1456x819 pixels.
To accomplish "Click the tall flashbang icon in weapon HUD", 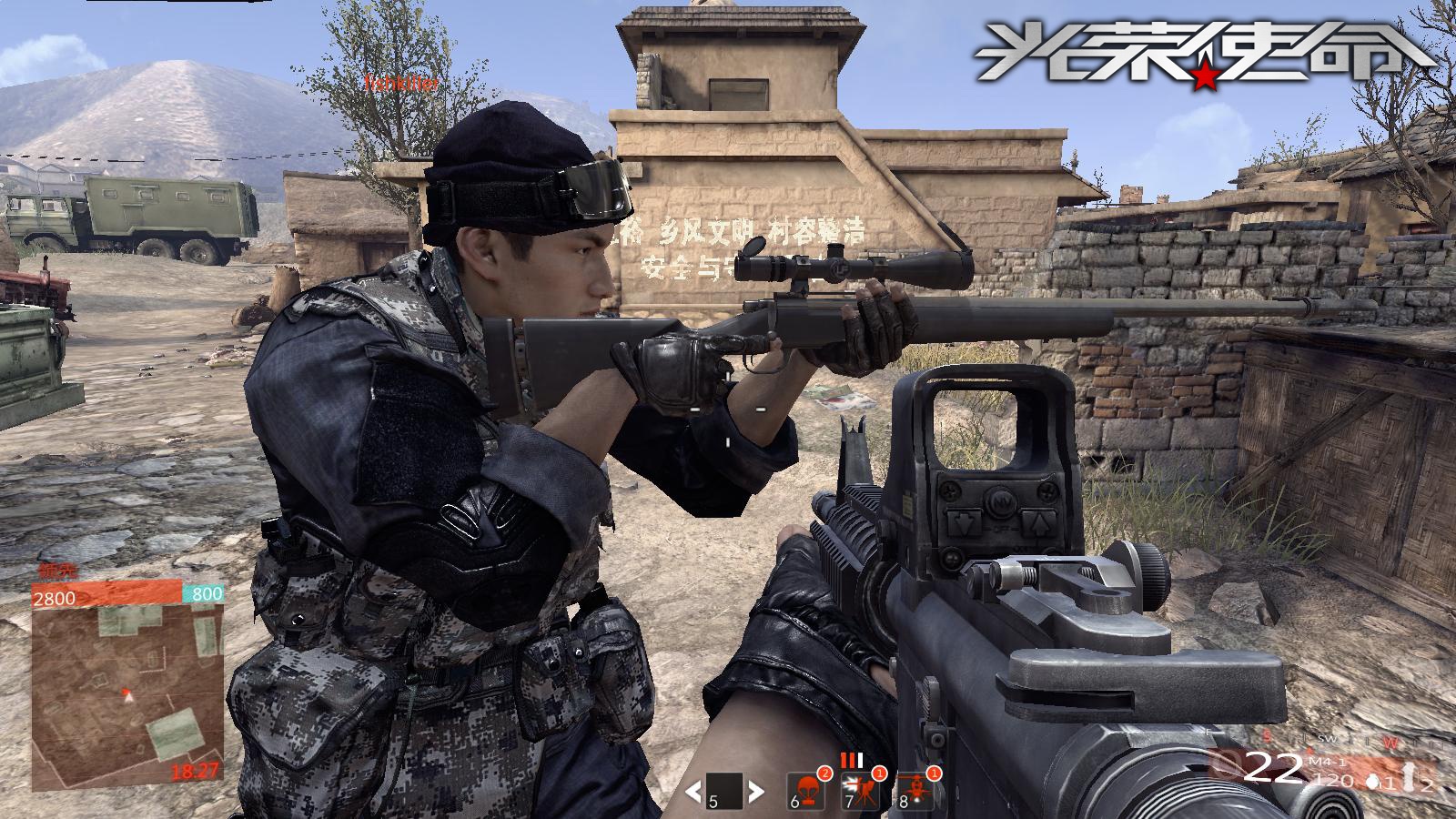I will click(1409, 779).
